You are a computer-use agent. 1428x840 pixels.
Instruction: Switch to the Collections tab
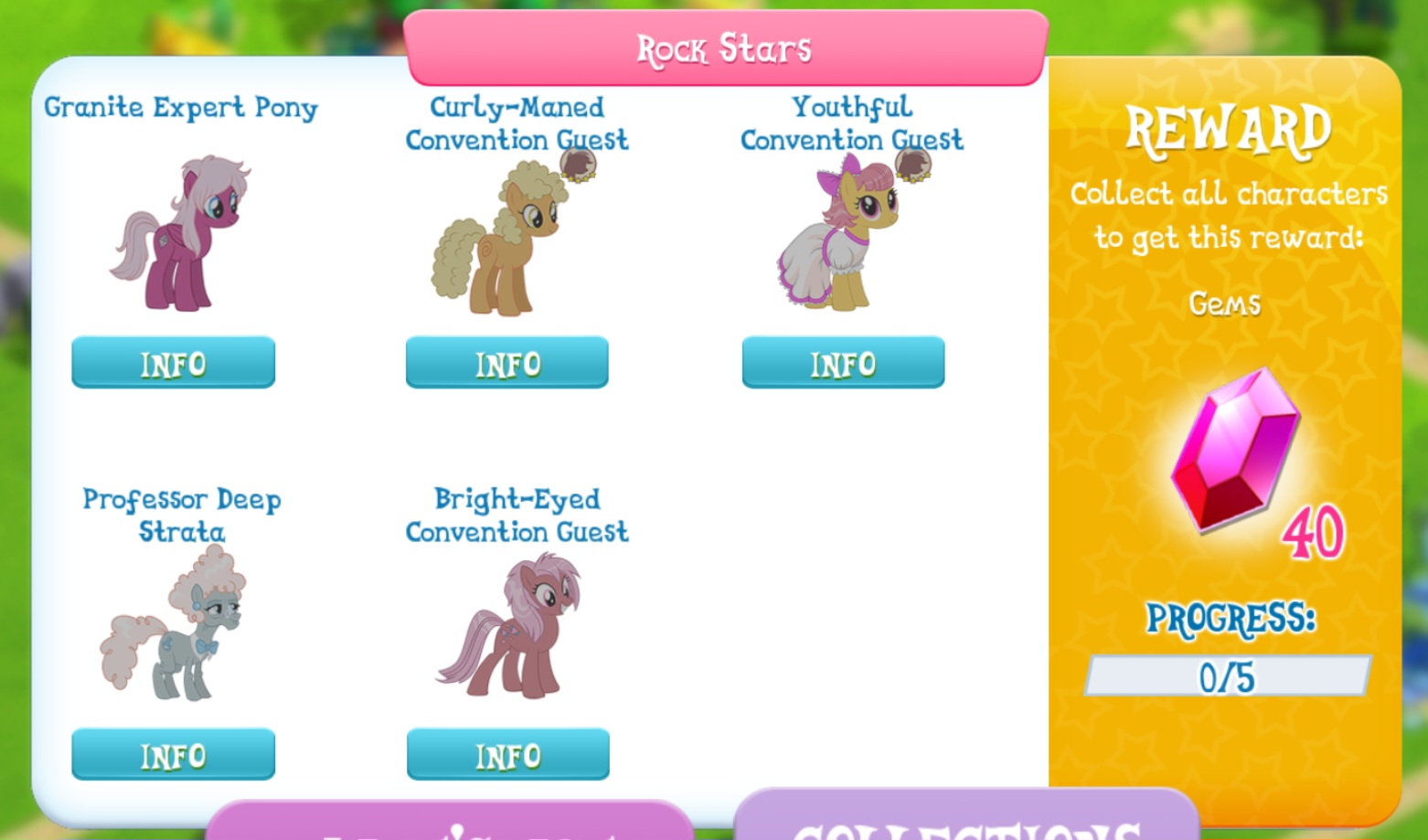(965, 820)
